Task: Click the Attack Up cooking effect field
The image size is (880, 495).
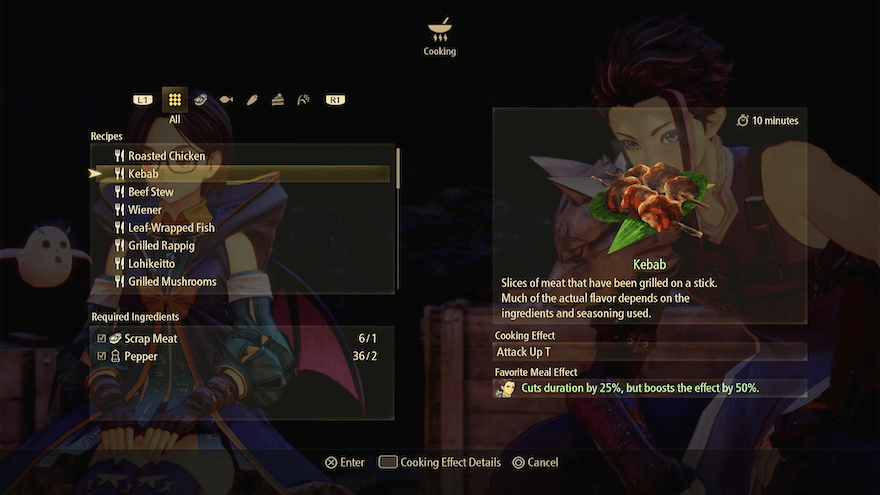Action: [x=650, y=352]
